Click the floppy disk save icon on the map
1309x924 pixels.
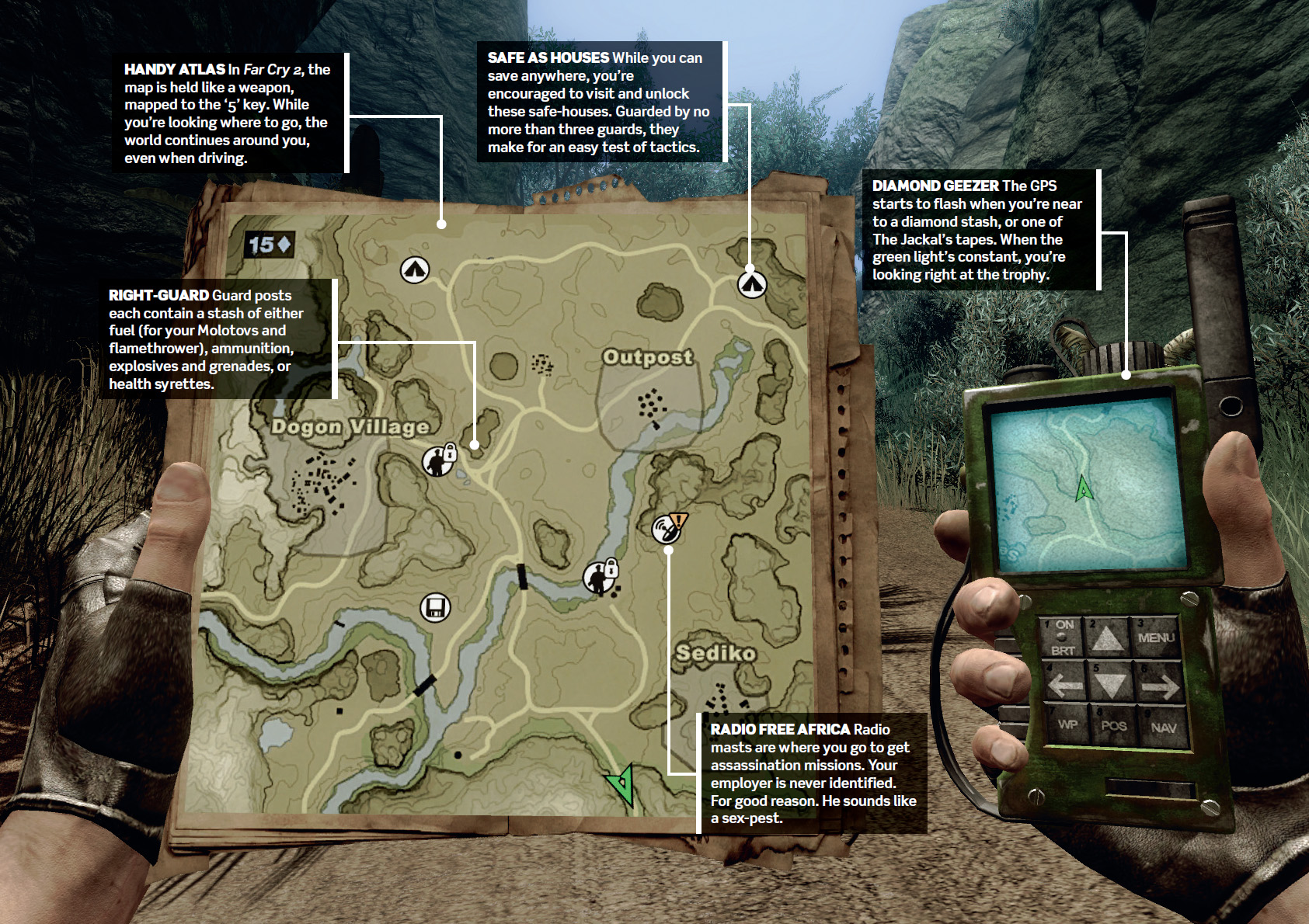tap(434, 610)
